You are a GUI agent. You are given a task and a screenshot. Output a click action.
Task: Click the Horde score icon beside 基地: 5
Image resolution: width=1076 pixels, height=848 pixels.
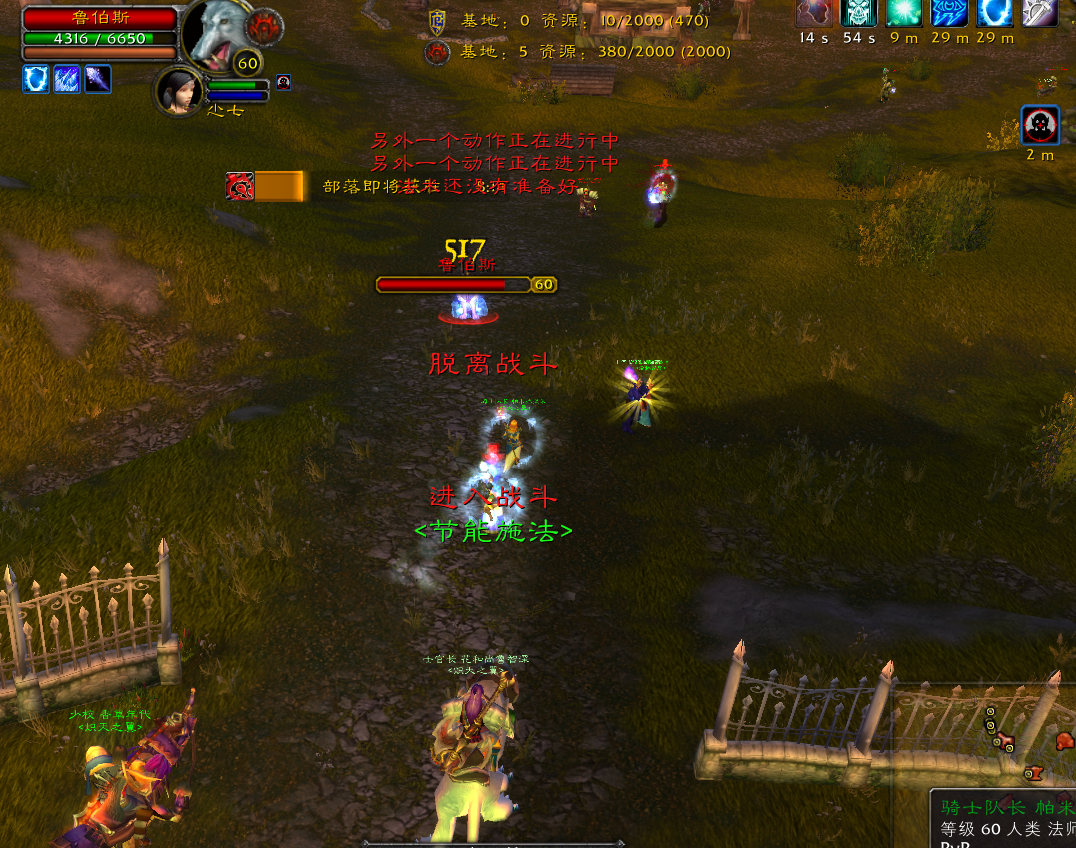click(x=437, y=52)
